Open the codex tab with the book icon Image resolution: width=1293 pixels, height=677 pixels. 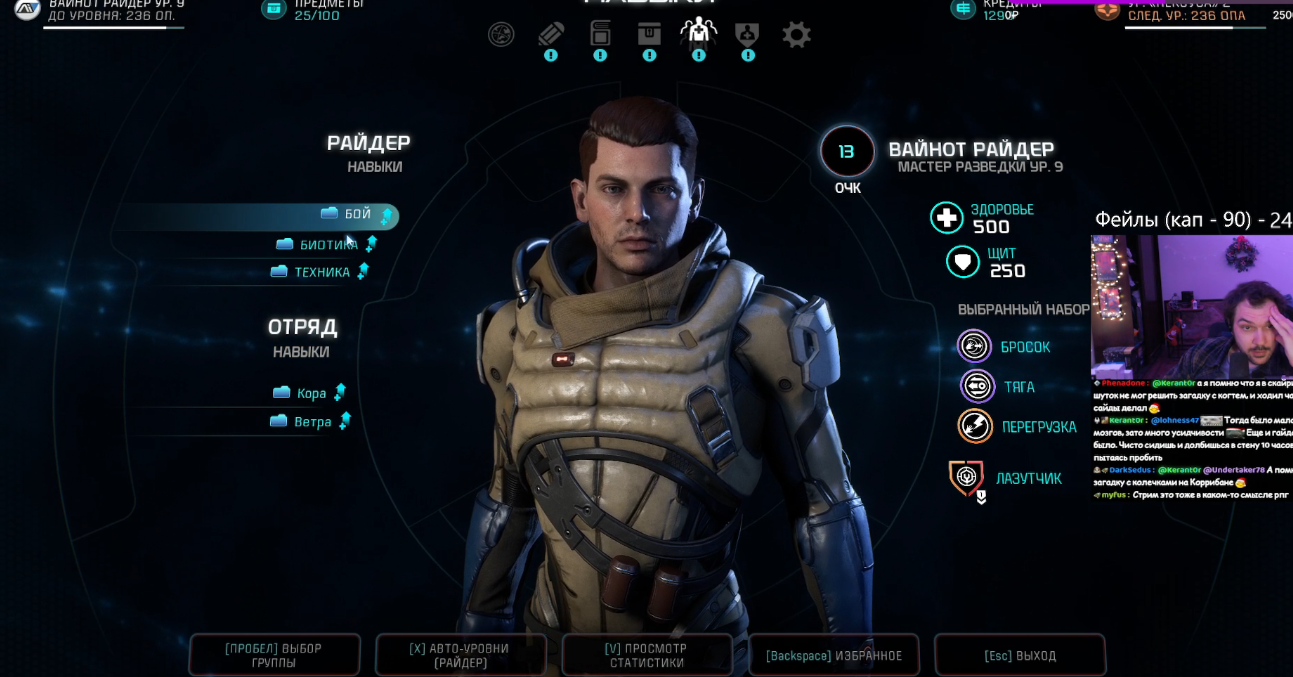[x=600, y=33]
